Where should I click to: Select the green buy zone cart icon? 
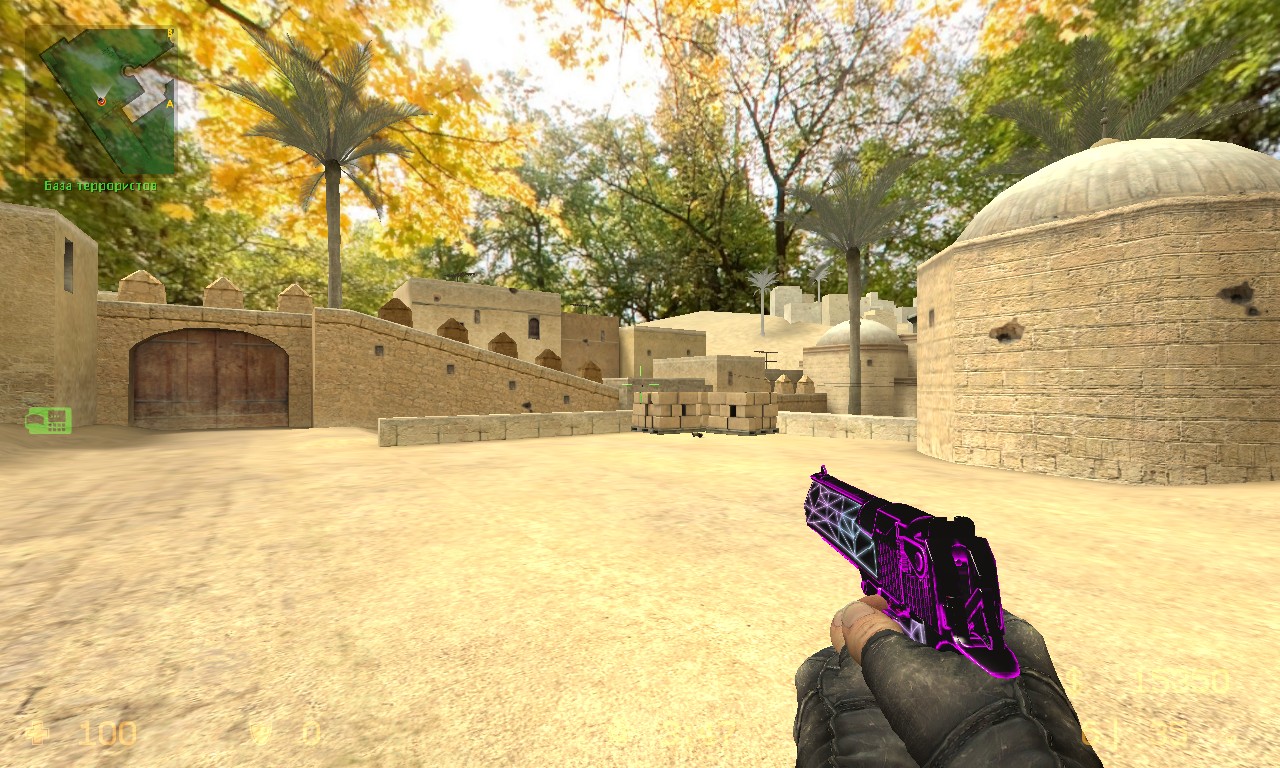pos(48,420)
